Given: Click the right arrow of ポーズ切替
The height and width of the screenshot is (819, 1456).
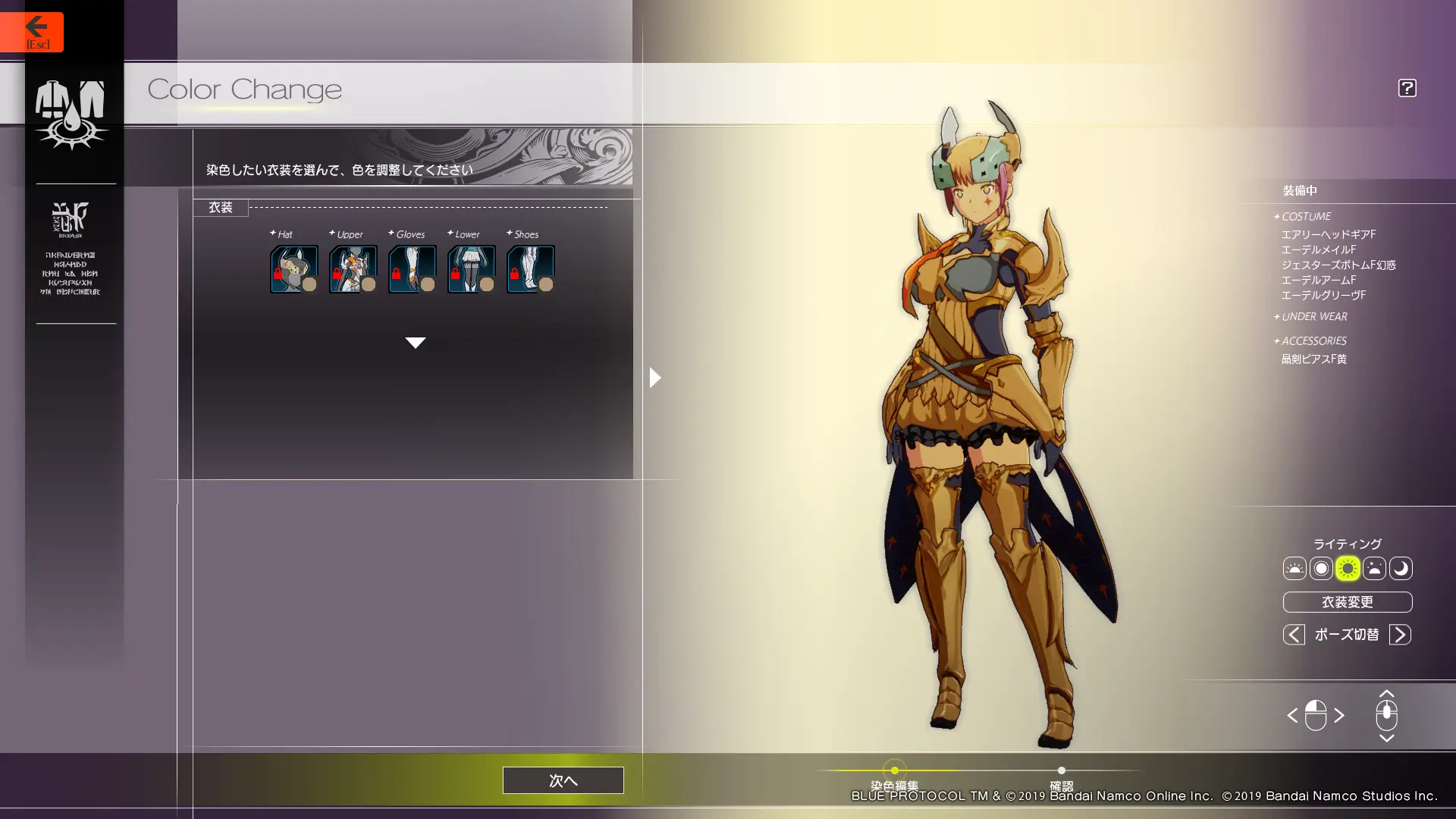Looking at the screenshot, I should pos(1400,635).
